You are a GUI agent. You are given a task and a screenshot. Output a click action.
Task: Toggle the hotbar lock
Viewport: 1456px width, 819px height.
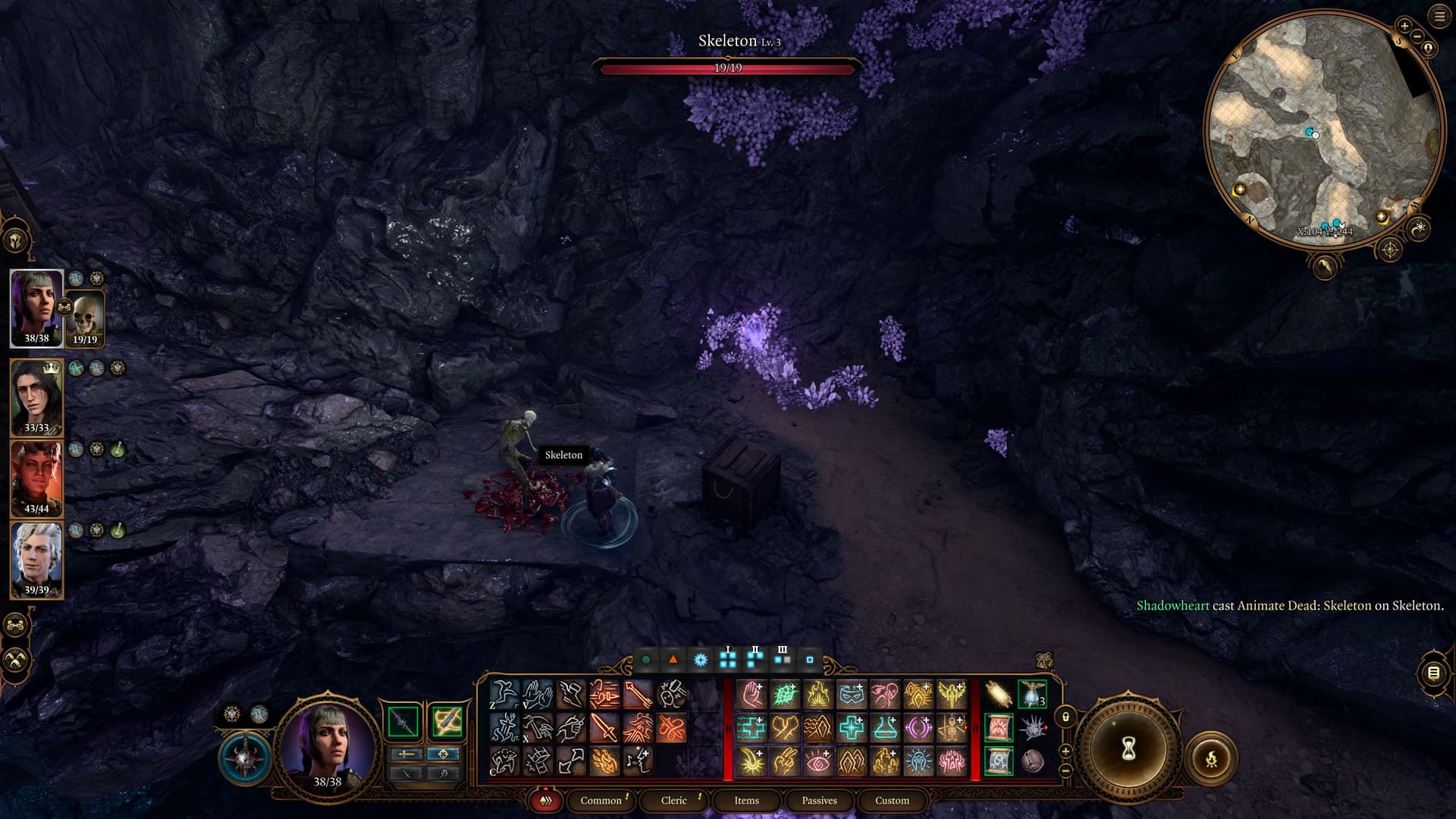click(1065, 717)
